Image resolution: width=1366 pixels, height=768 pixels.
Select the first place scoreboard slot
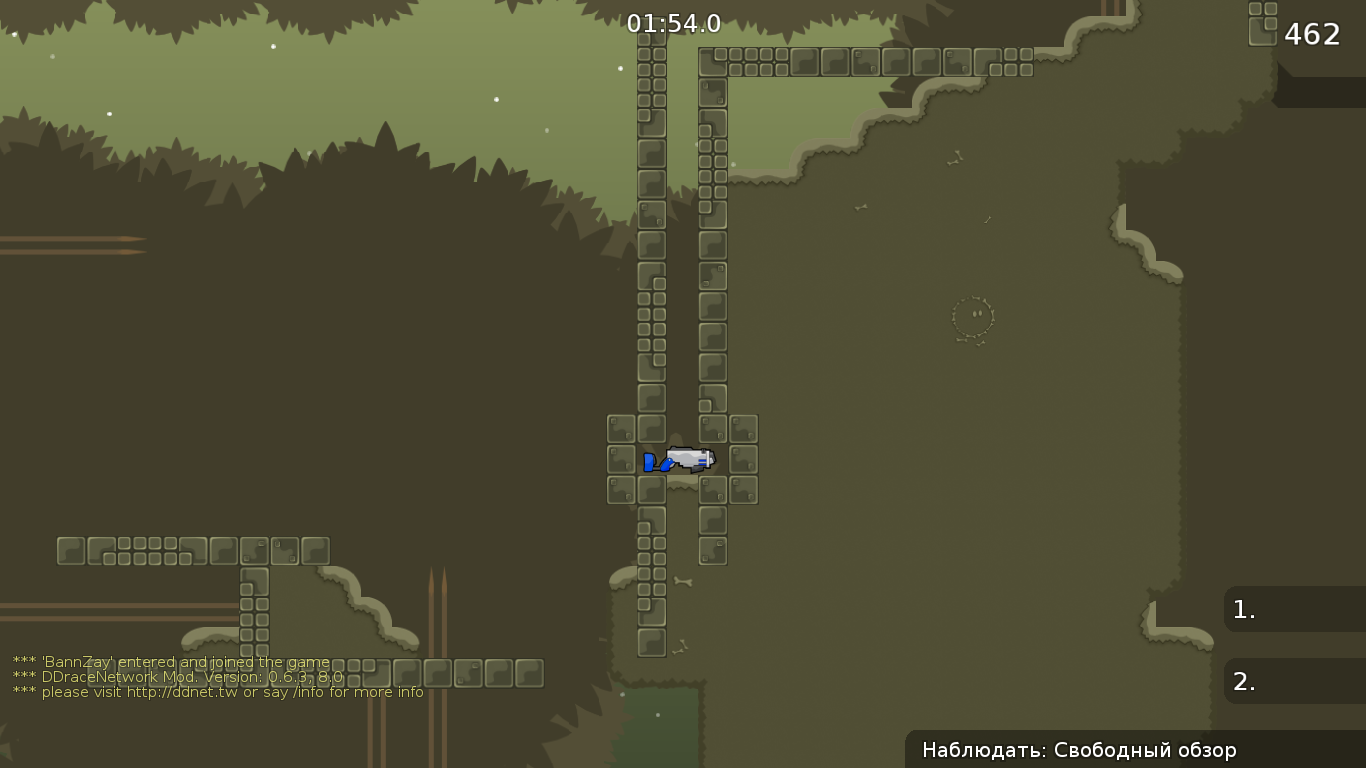coord(1293,609)
